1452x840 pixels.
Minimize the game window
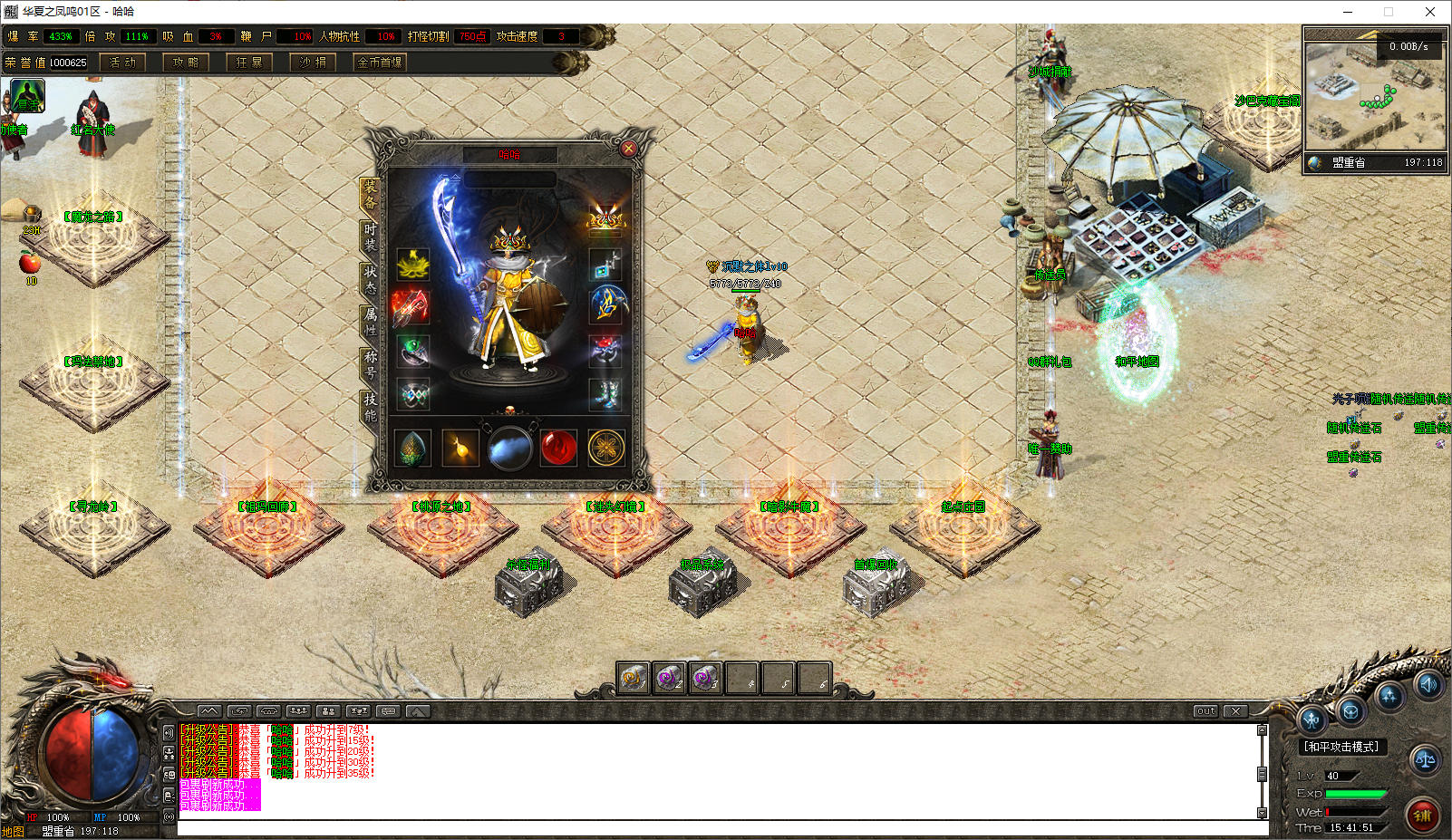[1347, 12]
